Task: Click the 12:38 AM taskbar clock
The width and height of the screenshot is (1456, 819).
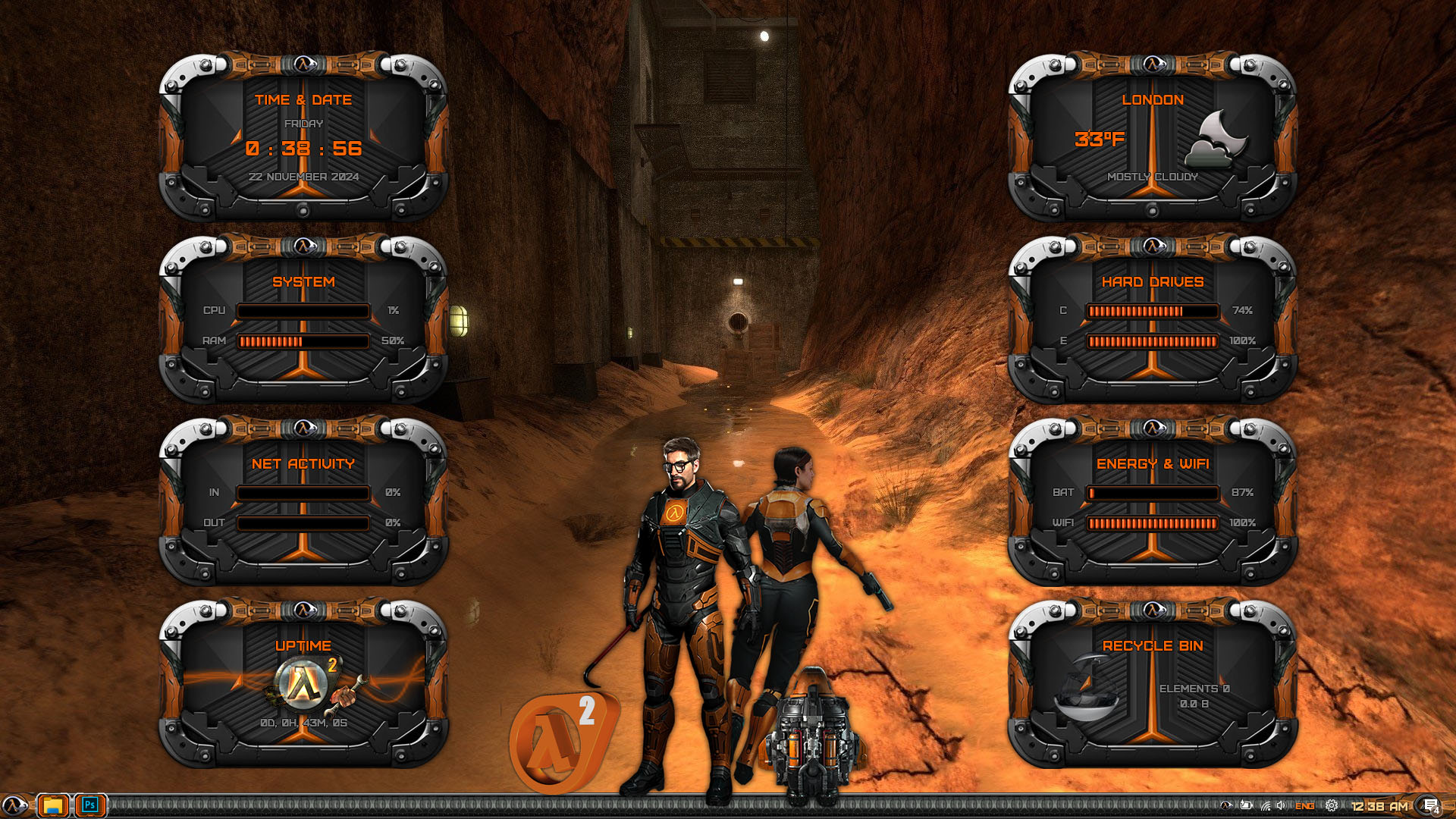Action: (1379, 806)
